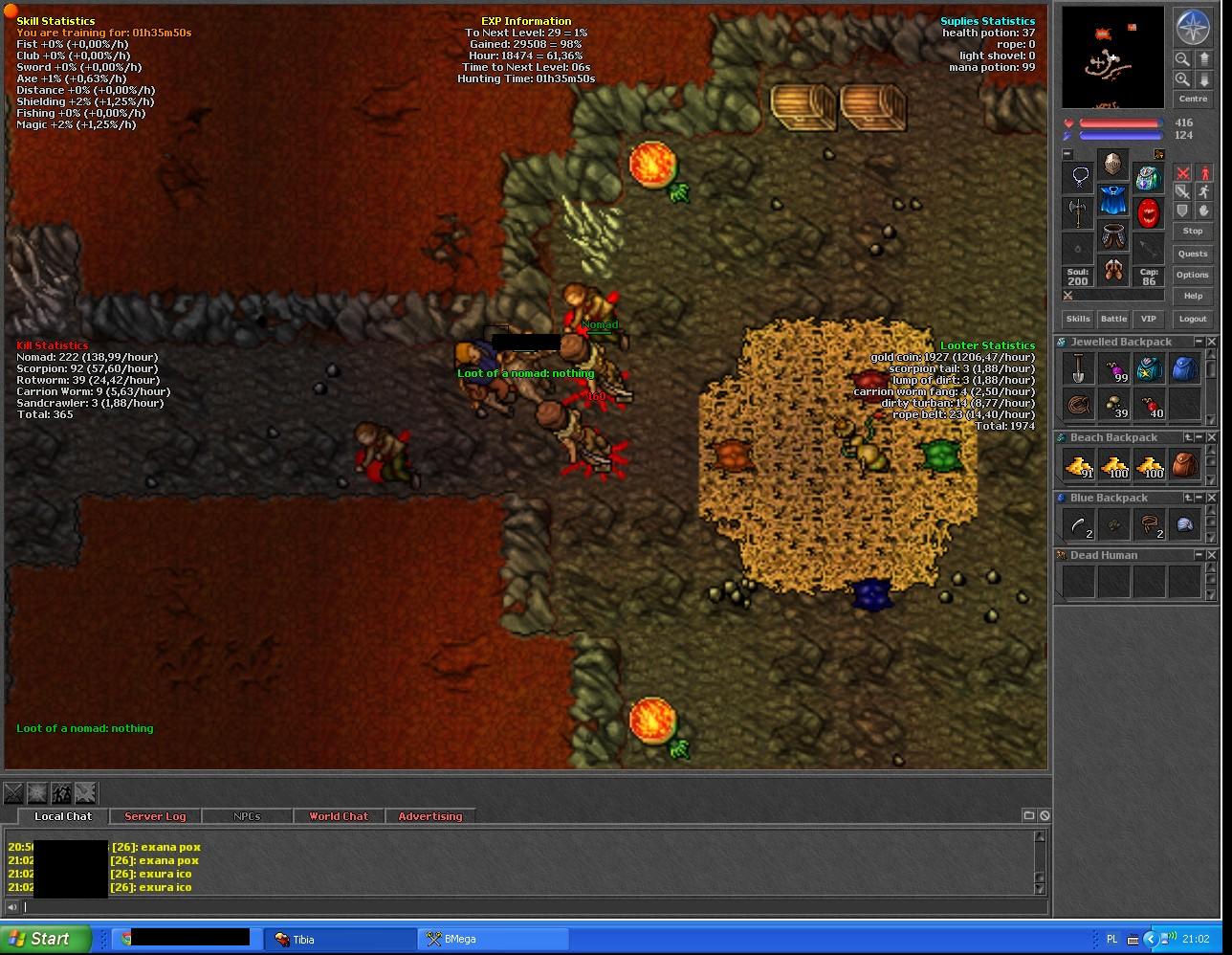The height and width of the screenshot is (955, 1232).
Task: Switch to the World Chat tab
Action: click(x=339, y=816)
